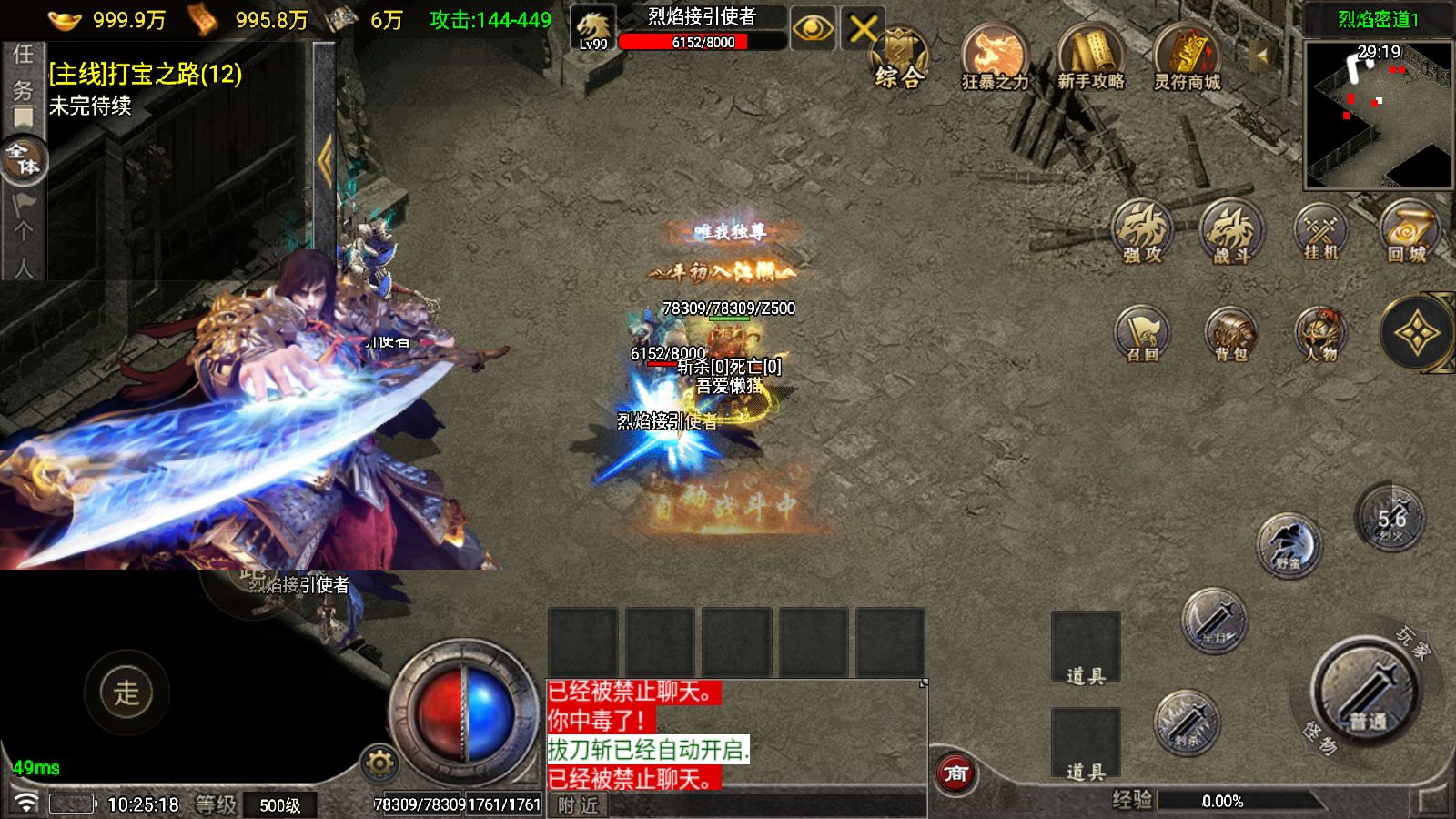Select the [主线]打宝之路 quest entry
1456x819 pixels.
click(146, 74)
